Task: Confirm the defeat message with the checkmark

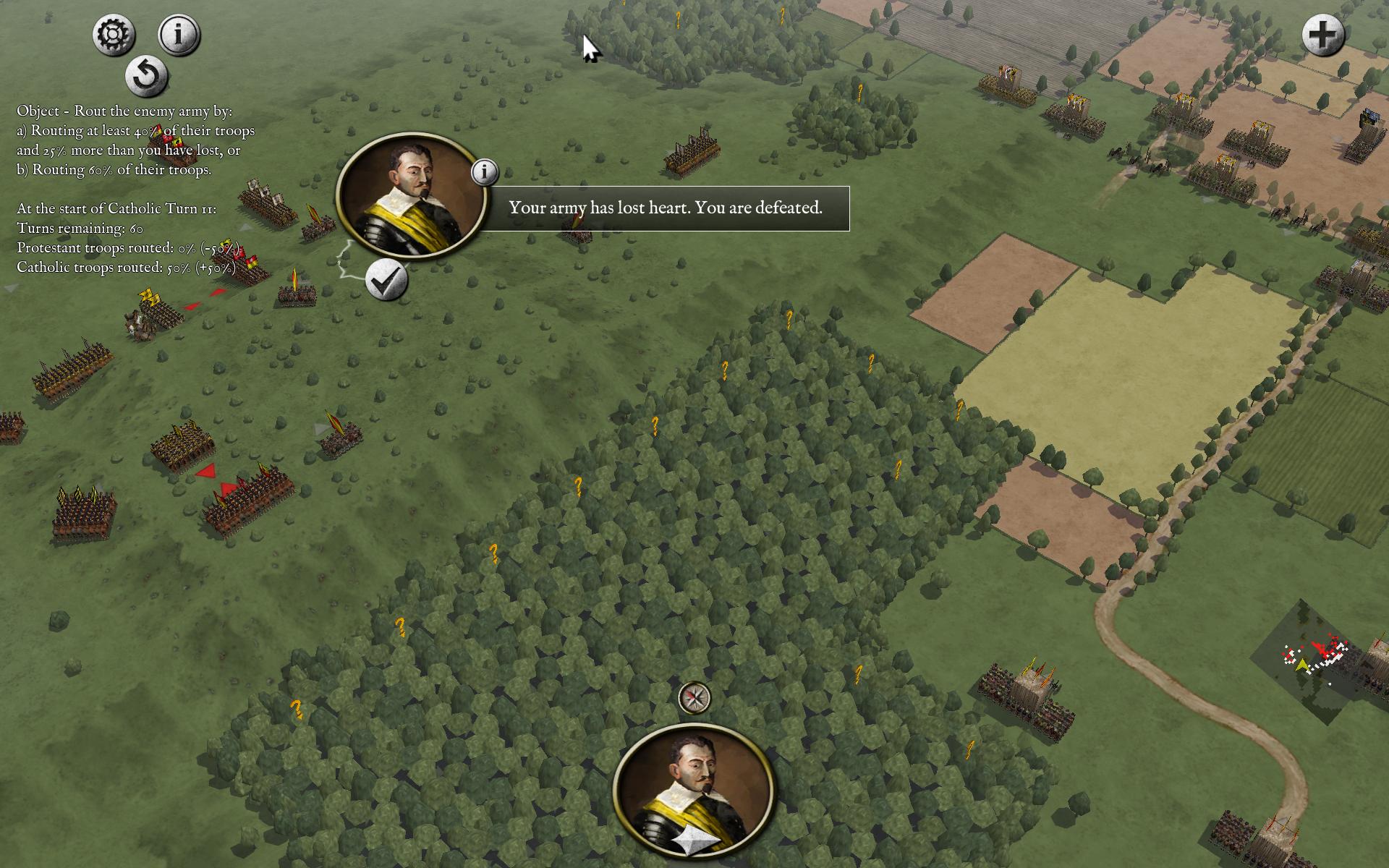Action: 387,280
